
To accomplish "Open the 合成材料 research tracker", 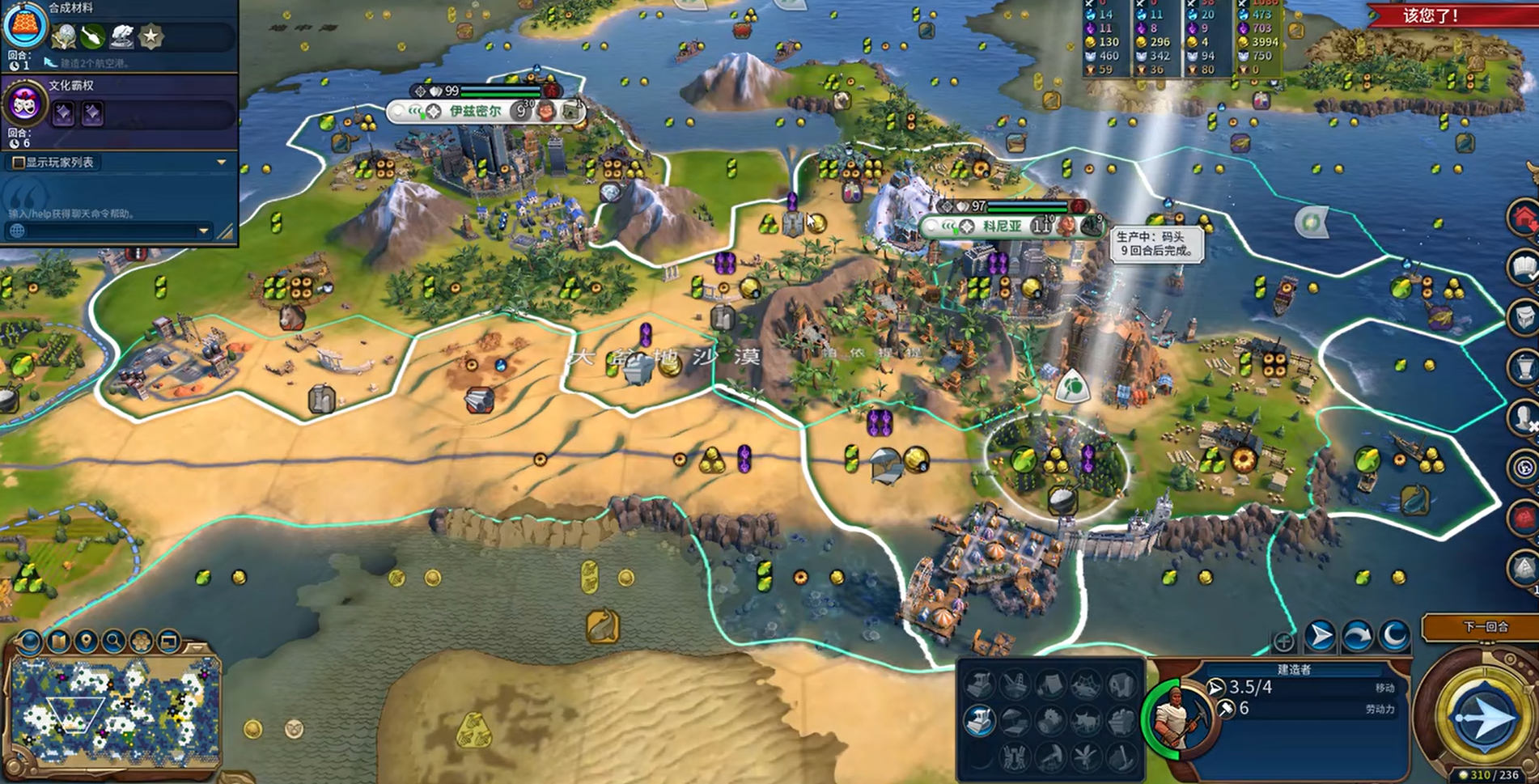I will point(26,26).
